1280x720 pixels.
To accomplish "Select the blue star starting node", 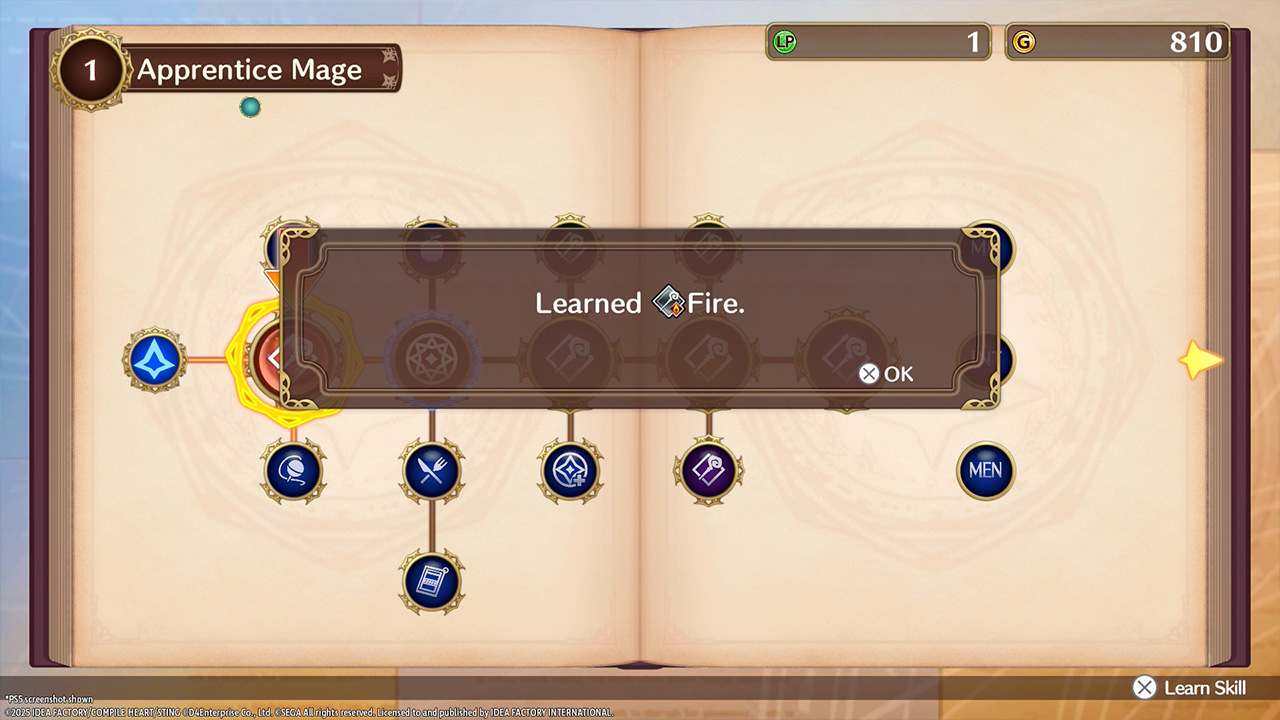I will (155, 359).
